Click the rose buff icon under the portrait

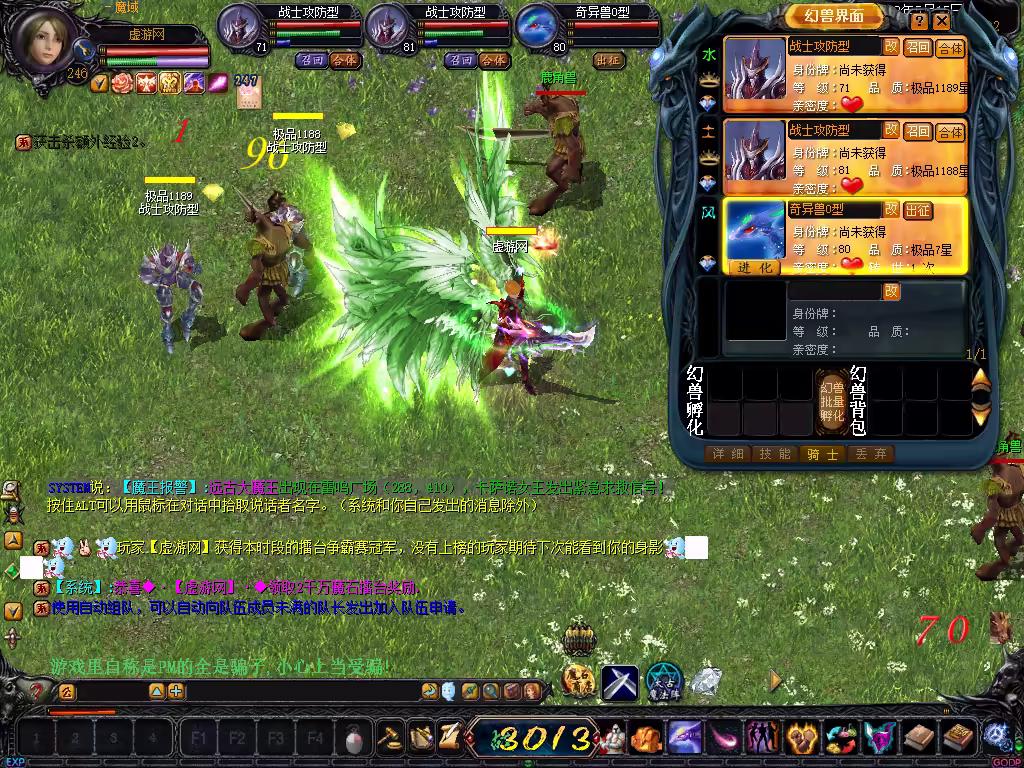pyautogui.click(x=123, y=83)
